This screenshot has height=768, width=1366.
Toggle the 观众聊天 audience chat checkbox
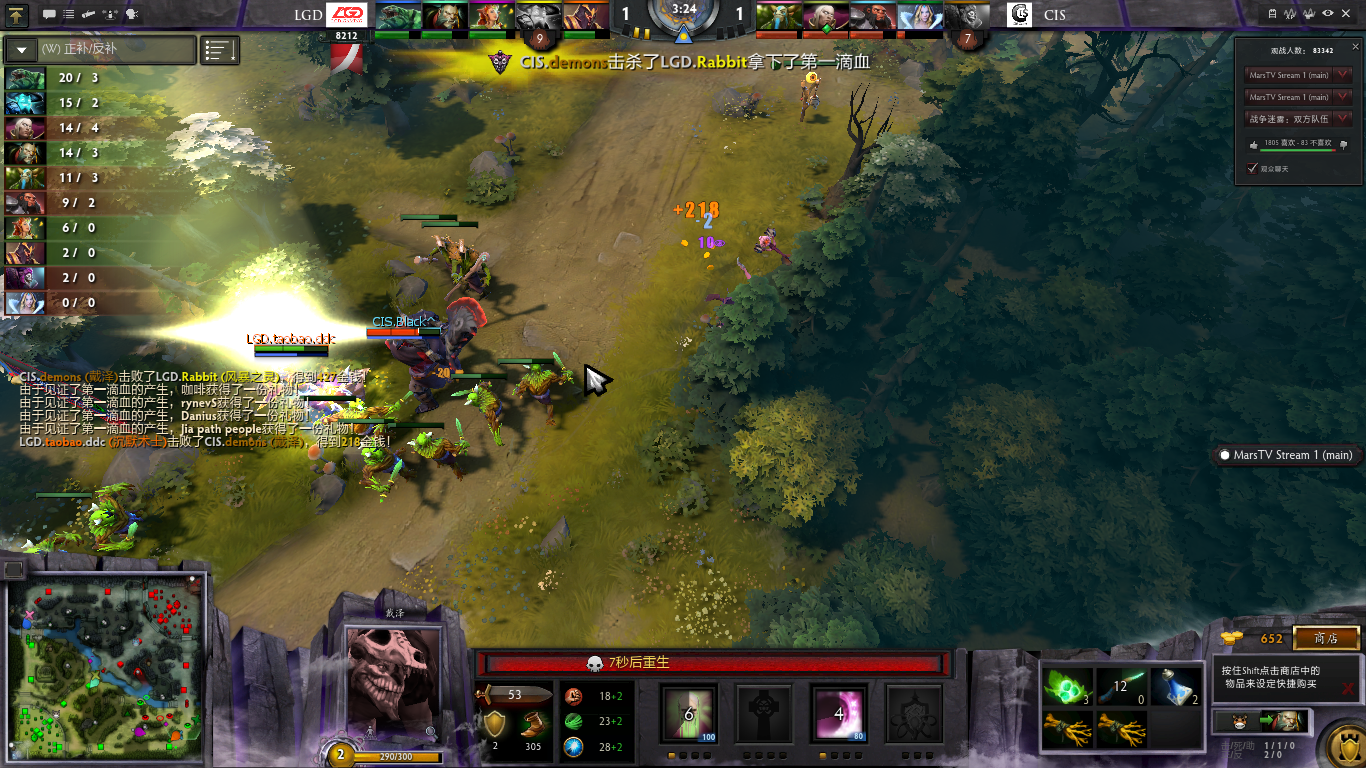[x=1252, y=169]
